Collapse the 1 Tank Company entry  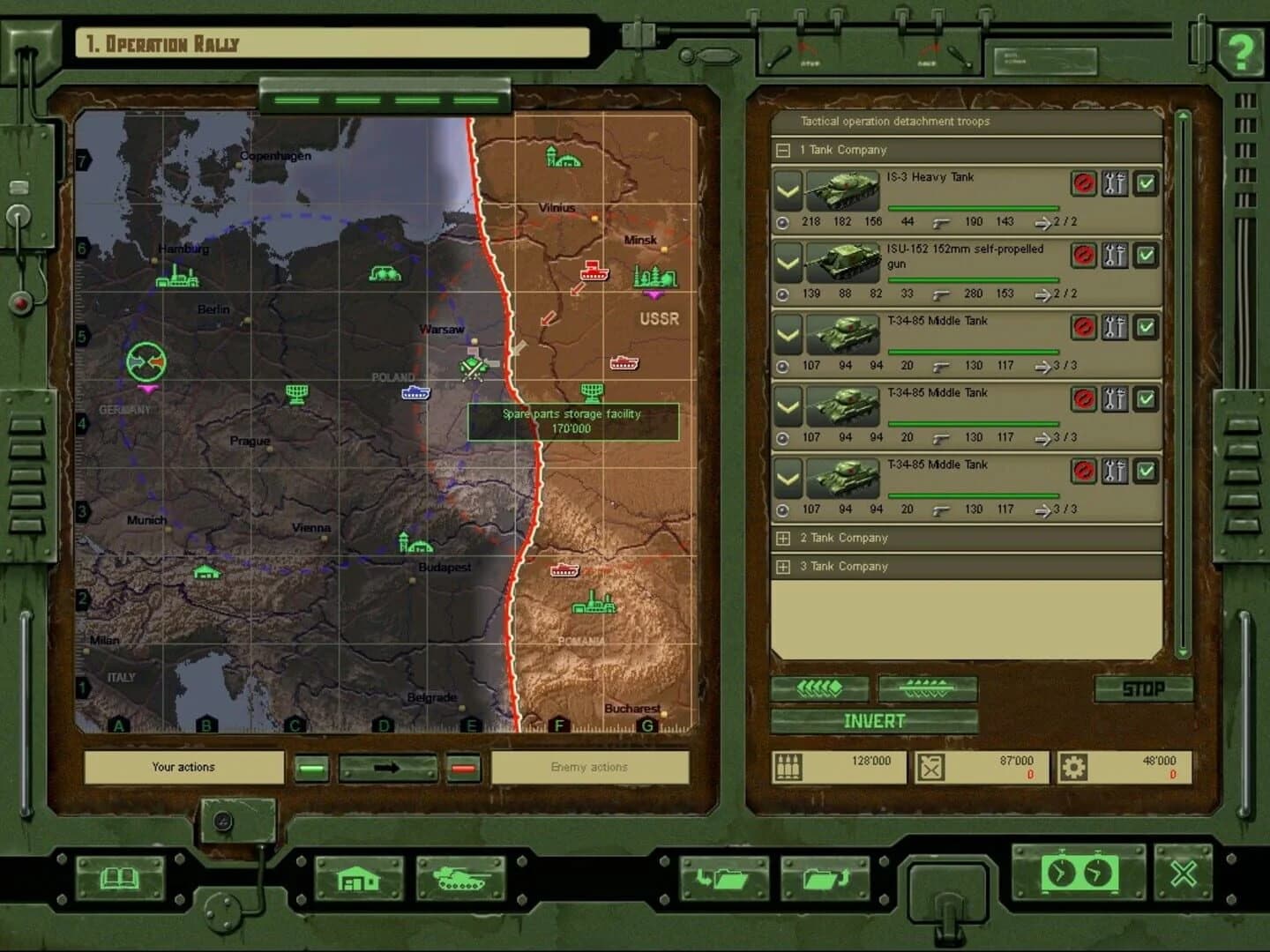[784, 150]
